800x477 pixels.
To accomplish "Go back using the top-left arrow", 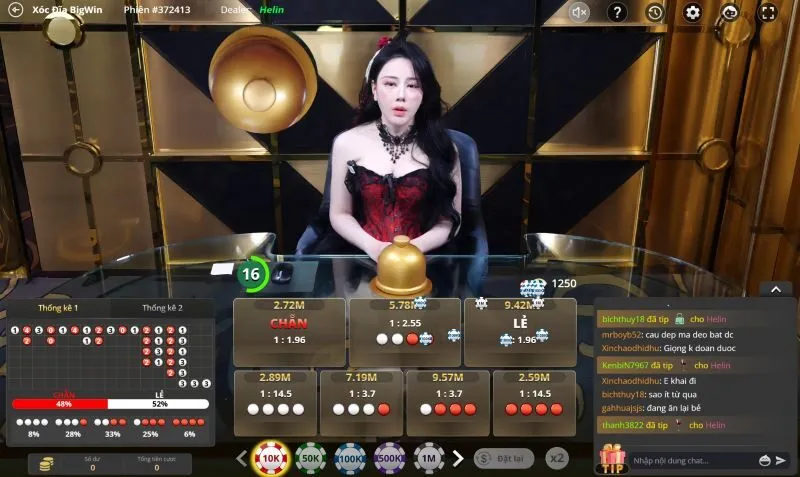I will pyautogui.click(x=15, y=10).
